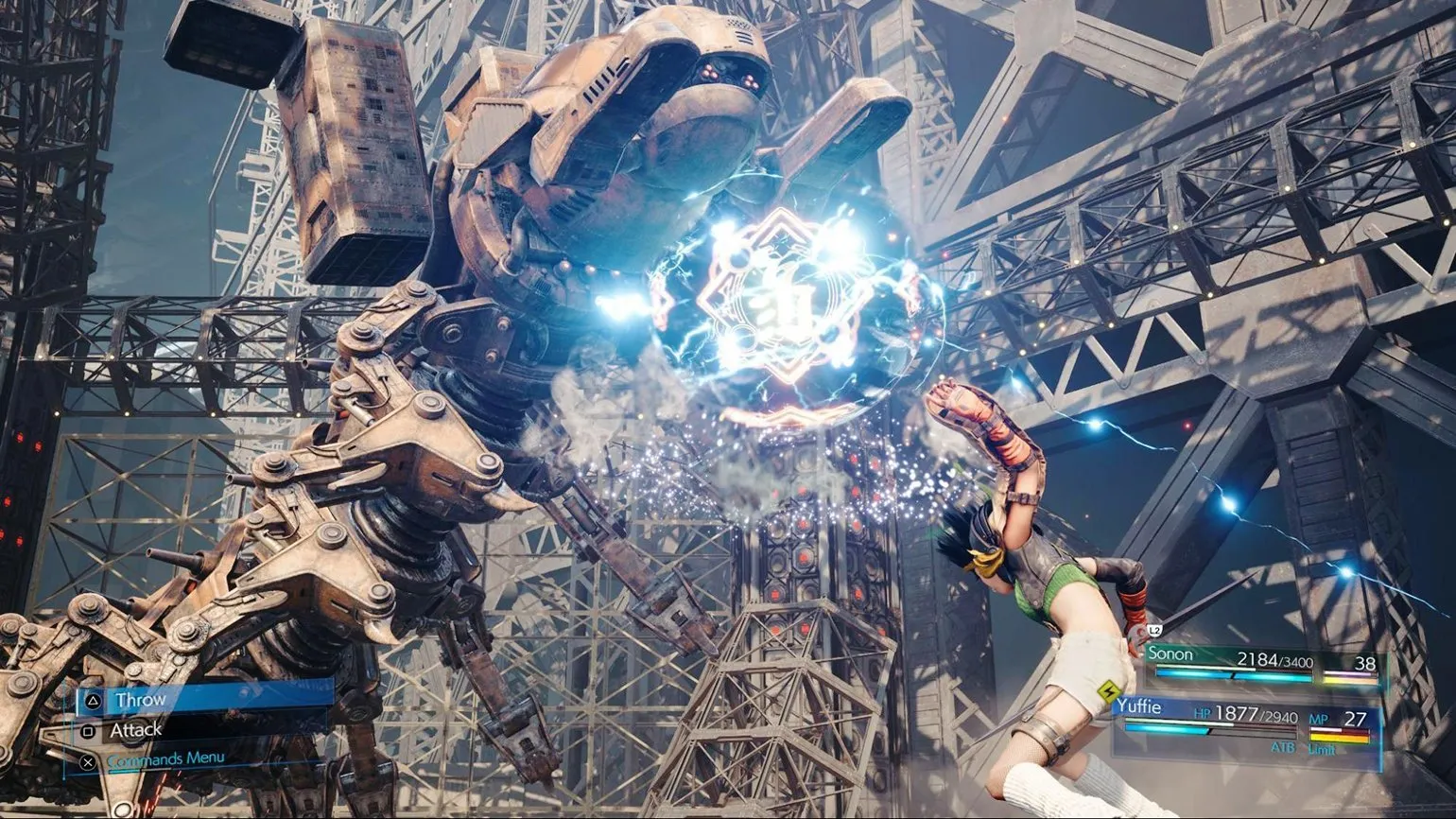Select the Throw command
Screen dimensions: 1456x819
pyautogui.click(x=140, y=701)
